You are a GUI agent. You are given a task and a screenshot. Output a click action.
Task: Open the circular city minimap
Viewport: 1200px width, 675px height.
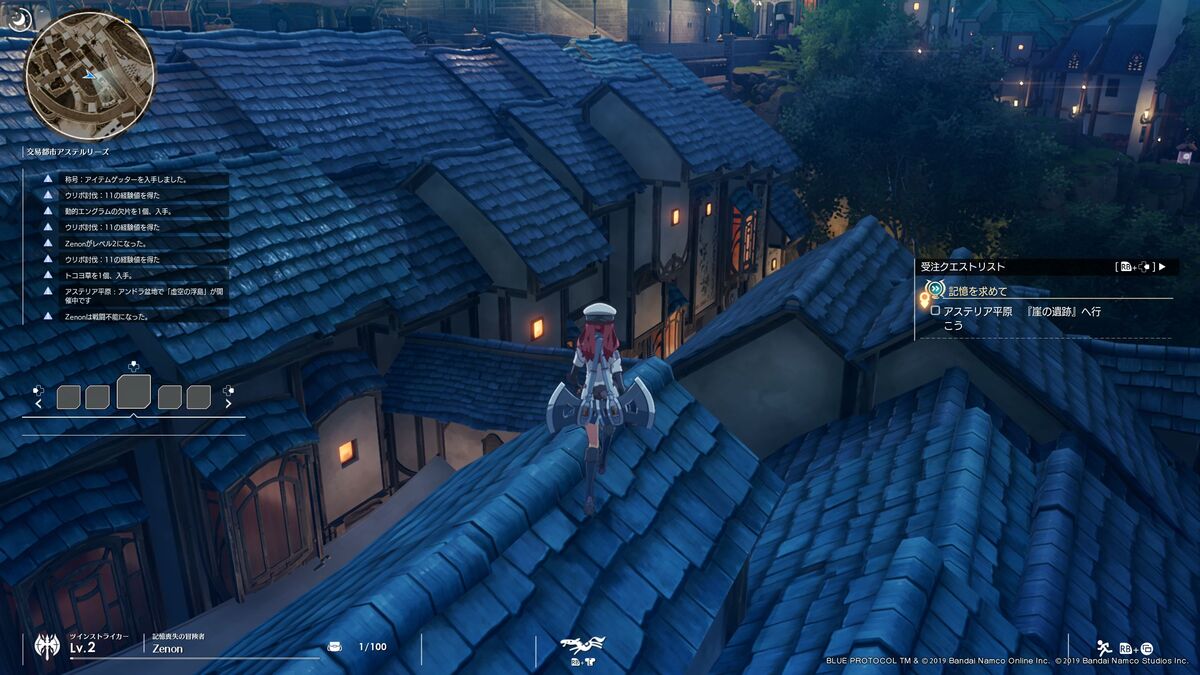pyautogui.click(x=90, y=75)
